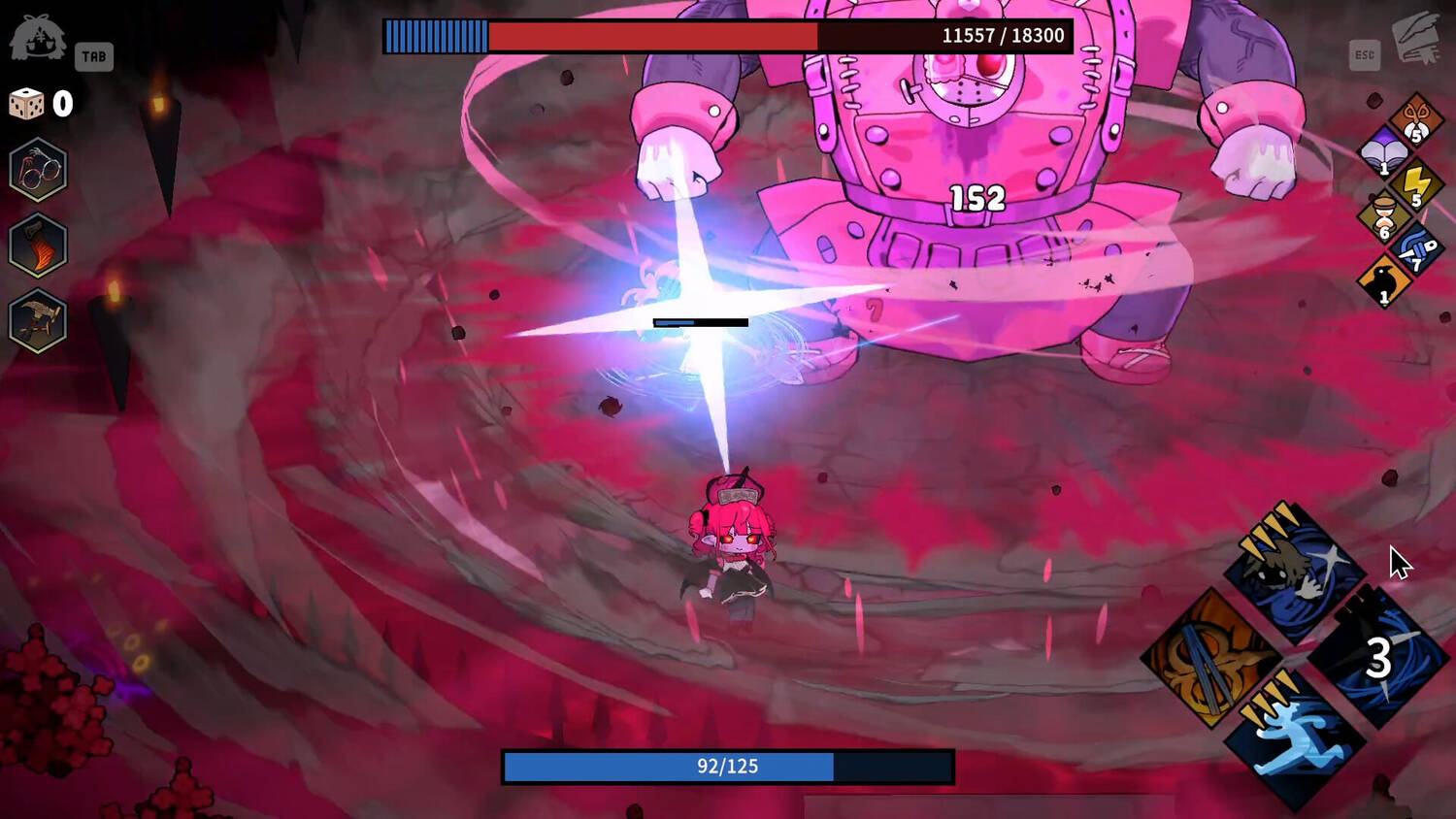Activate the orange crossed-blades skill

(x=1210, y=658)
